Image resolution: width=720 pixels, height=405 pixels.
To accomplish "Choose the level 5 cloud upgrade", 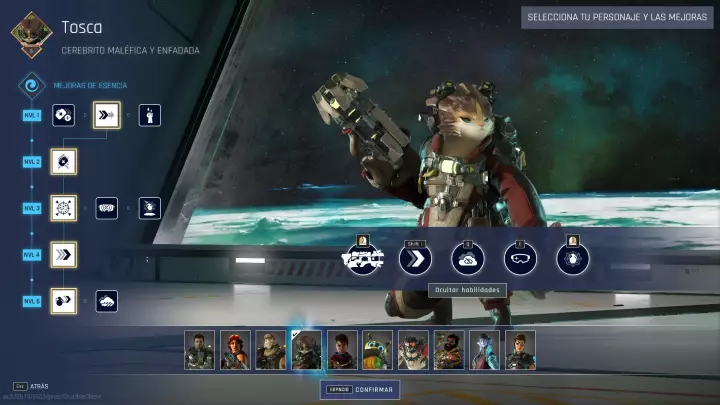I will [106, 301].
